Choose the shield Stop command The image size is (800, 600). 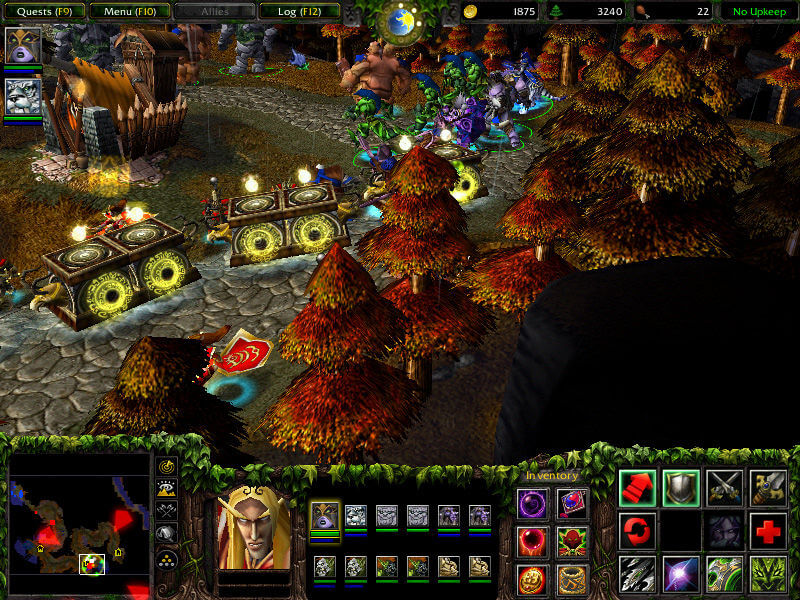pos(681,487)
